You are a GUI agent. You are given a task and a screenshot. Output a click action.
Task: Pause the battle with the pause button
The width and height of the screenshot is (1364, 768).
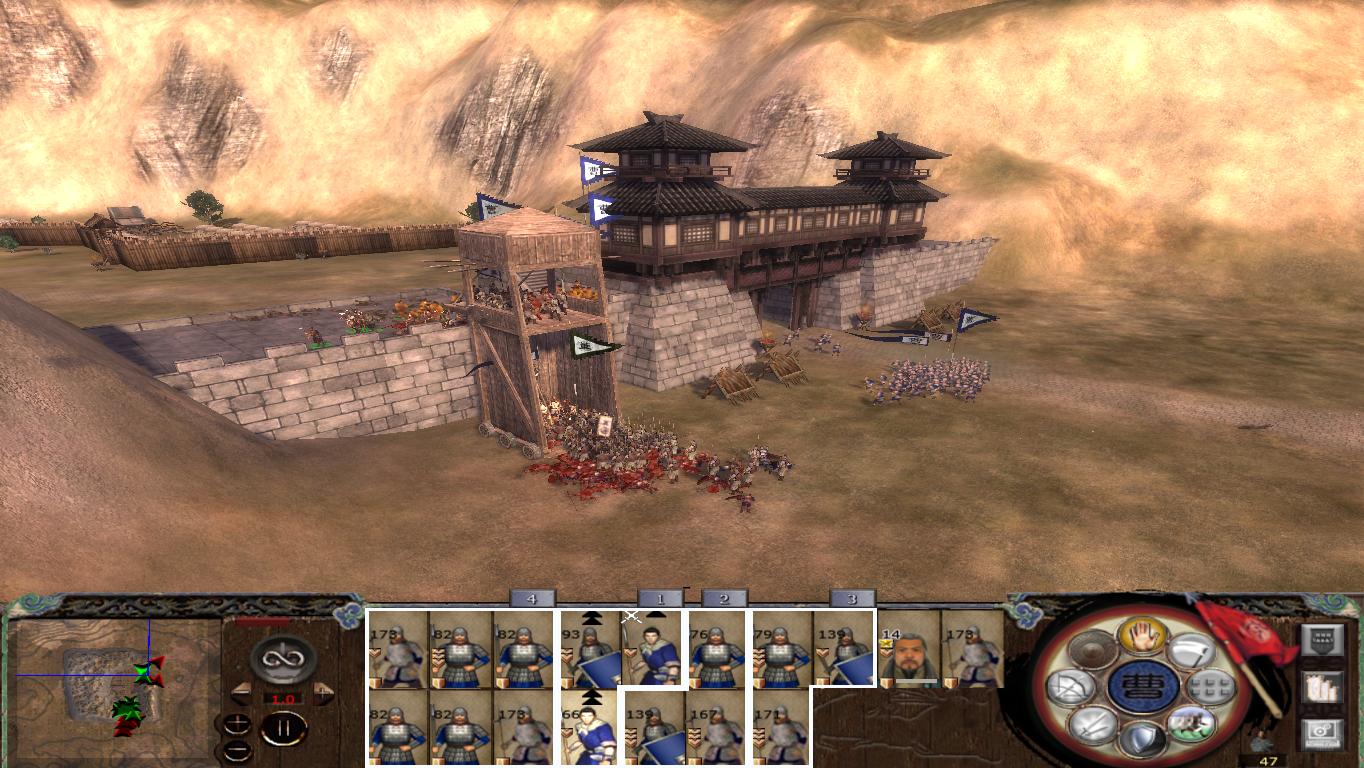point(284,727)
